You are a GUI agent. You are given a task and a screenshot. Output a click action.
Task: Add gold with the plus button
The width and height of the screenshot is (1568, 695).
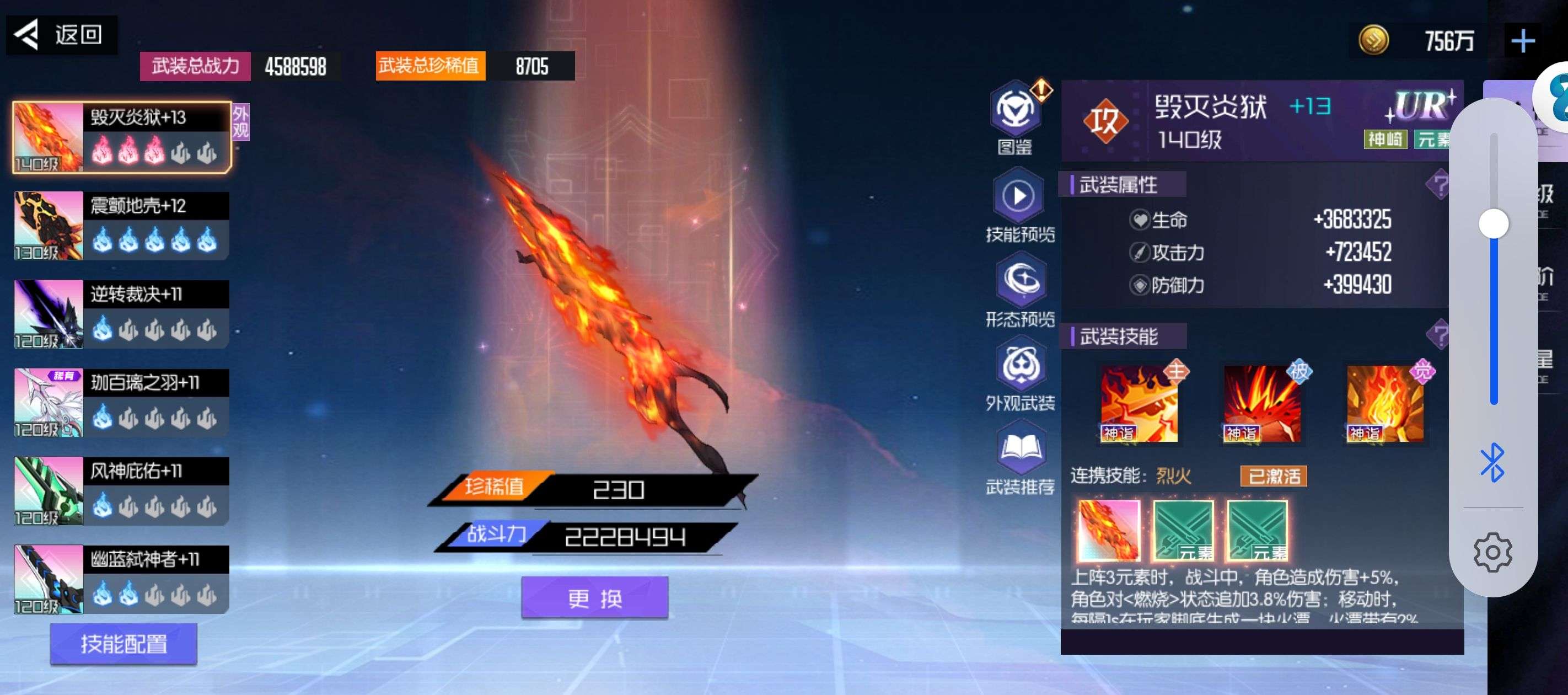tap(1522, 41)
